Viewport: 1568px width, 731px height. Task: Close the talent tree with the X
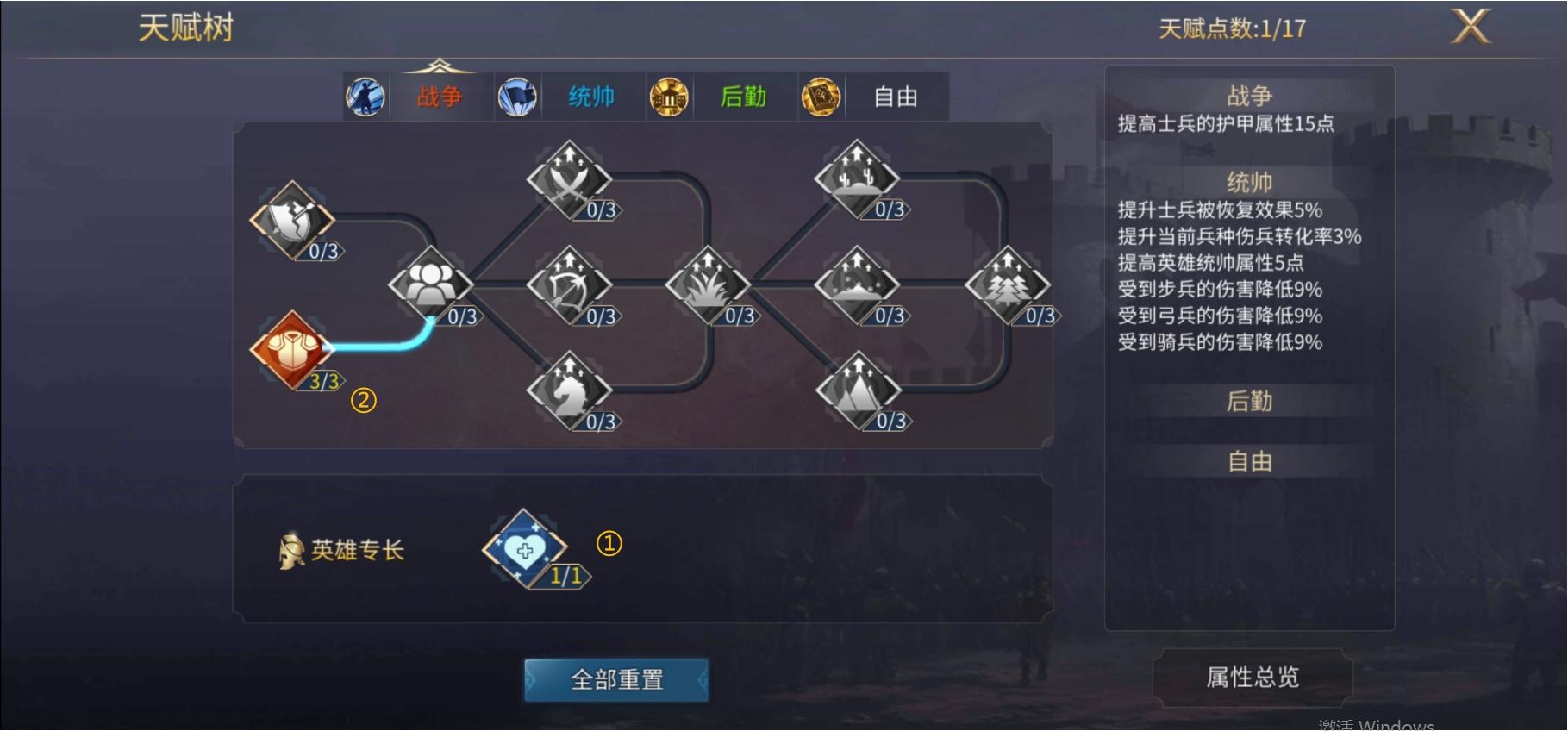tap(1470, 26)
